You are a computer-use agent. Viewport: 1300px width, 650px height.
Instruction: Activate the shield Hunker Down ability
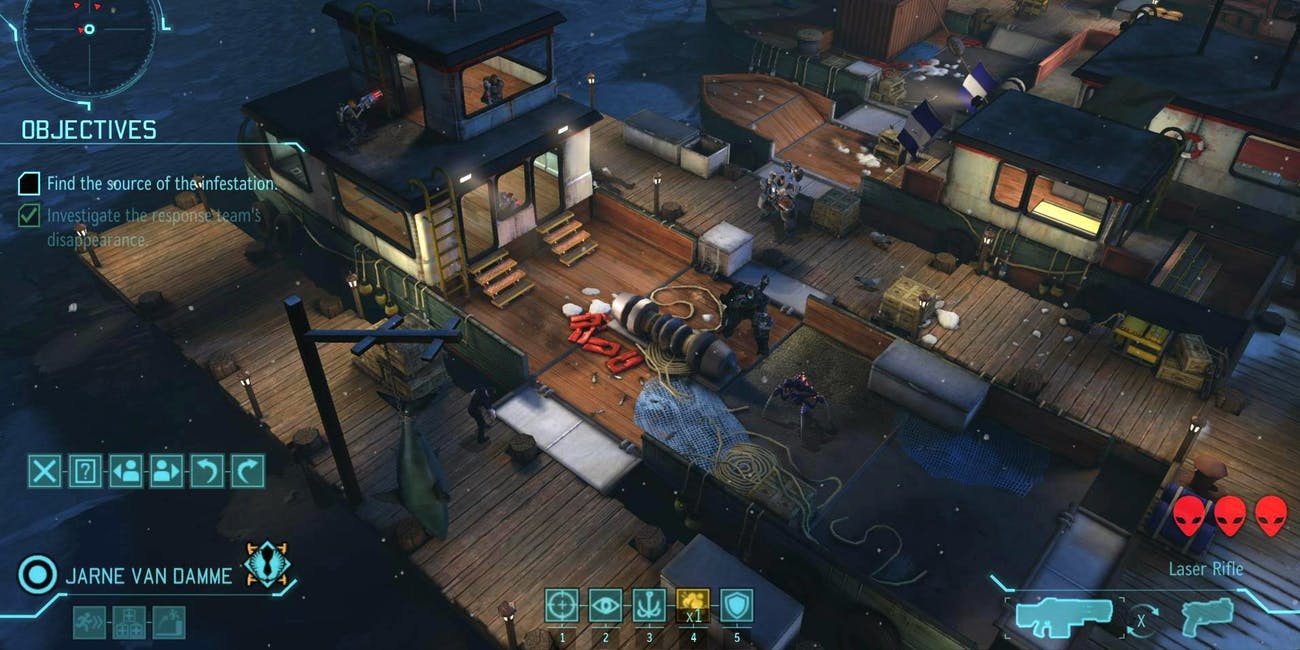[736, 606]
